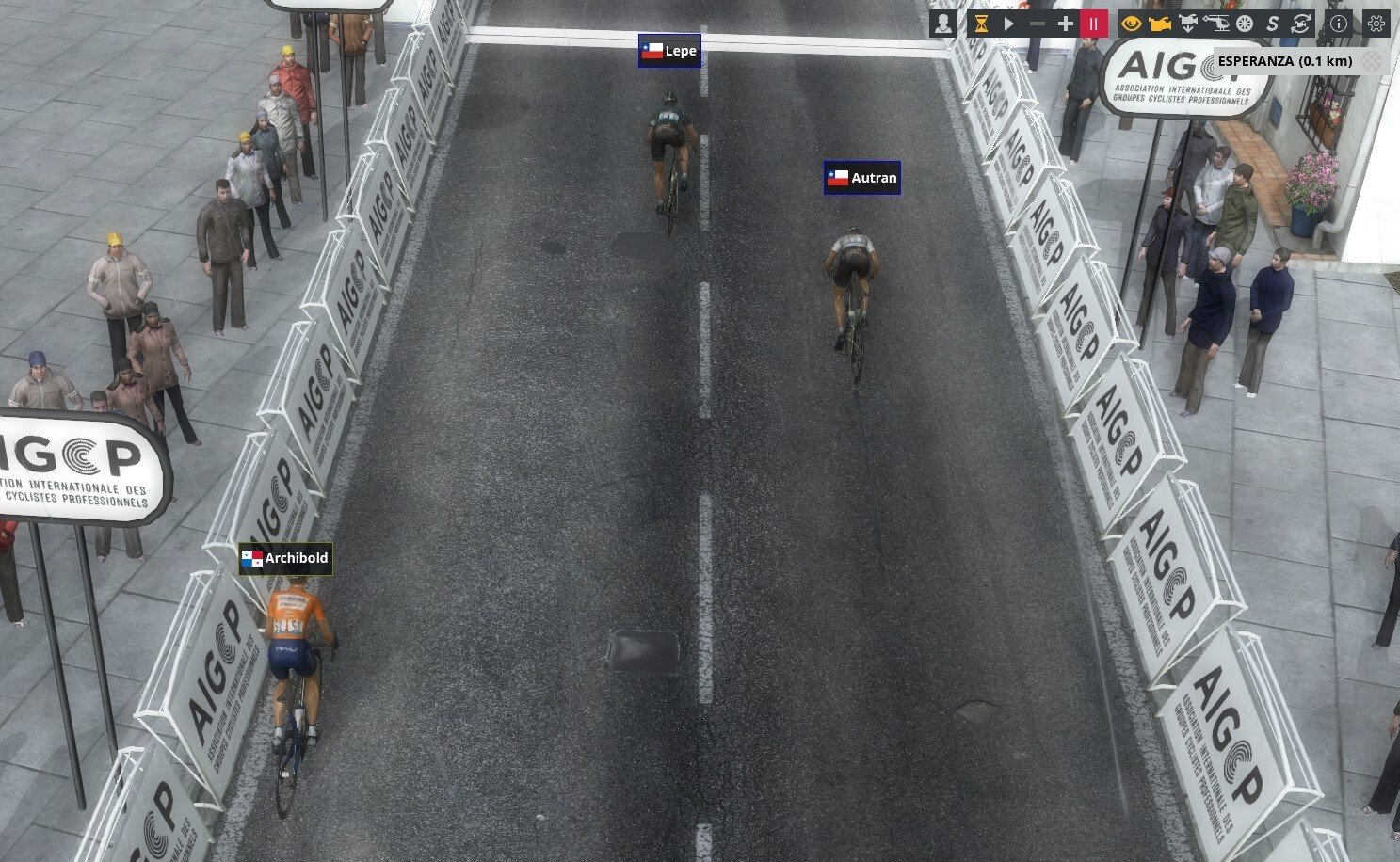Switch to the helicopter camera
Viewport: 1400px width, 862px height.
(1216, 24)
